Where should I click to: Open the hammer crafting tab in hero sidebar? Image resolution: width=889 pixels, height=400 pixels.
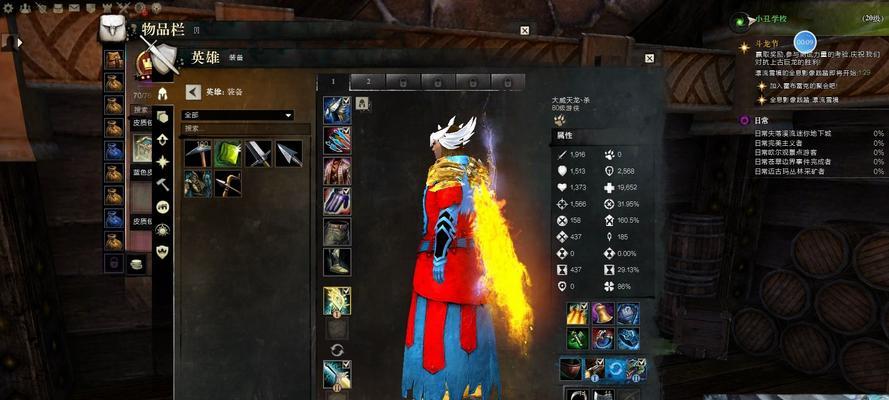(x=162, y=184)
